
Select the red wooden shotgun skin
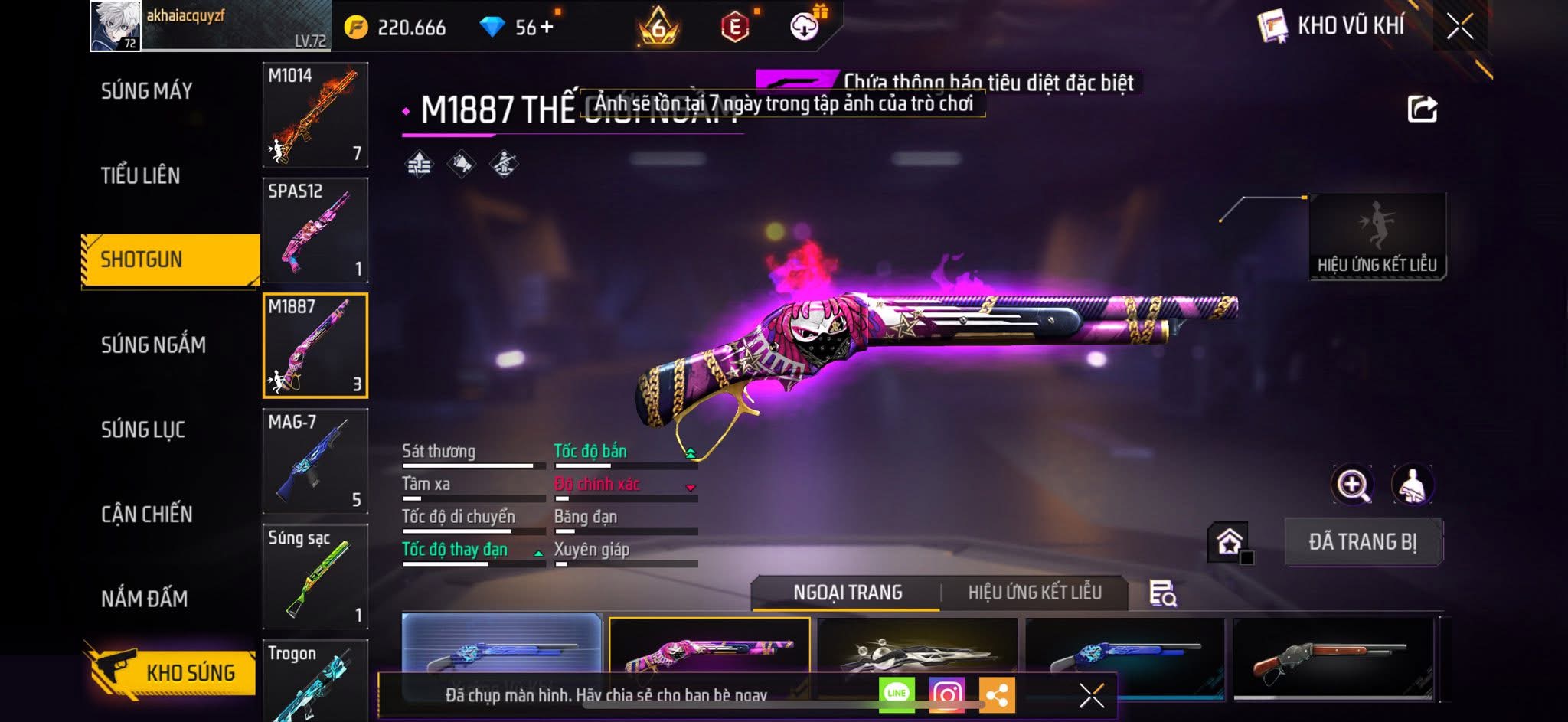click(x=1332, y=658)
